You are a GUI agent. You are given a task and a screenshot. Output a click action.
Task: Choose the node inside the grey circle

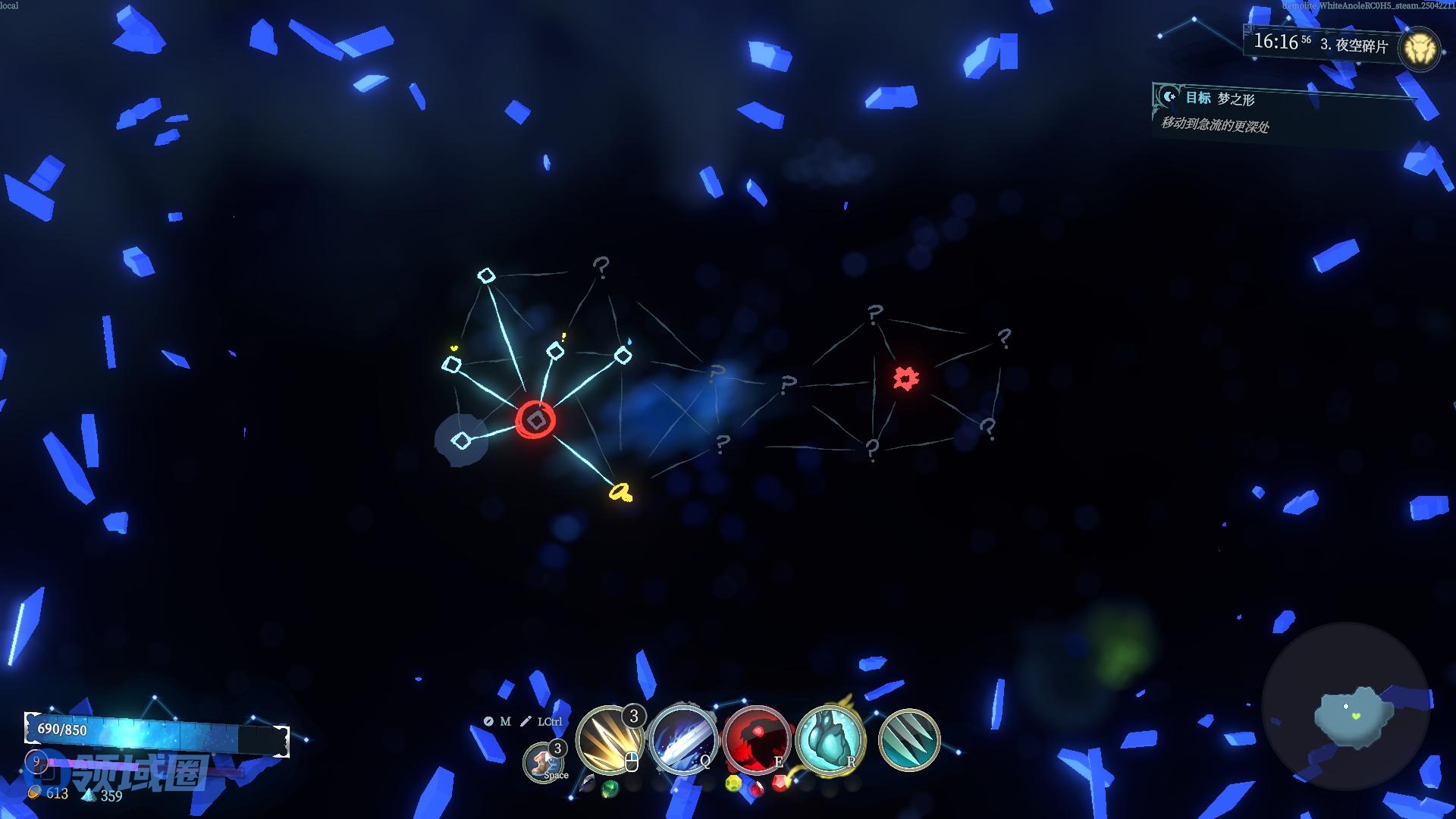(461, 440)
